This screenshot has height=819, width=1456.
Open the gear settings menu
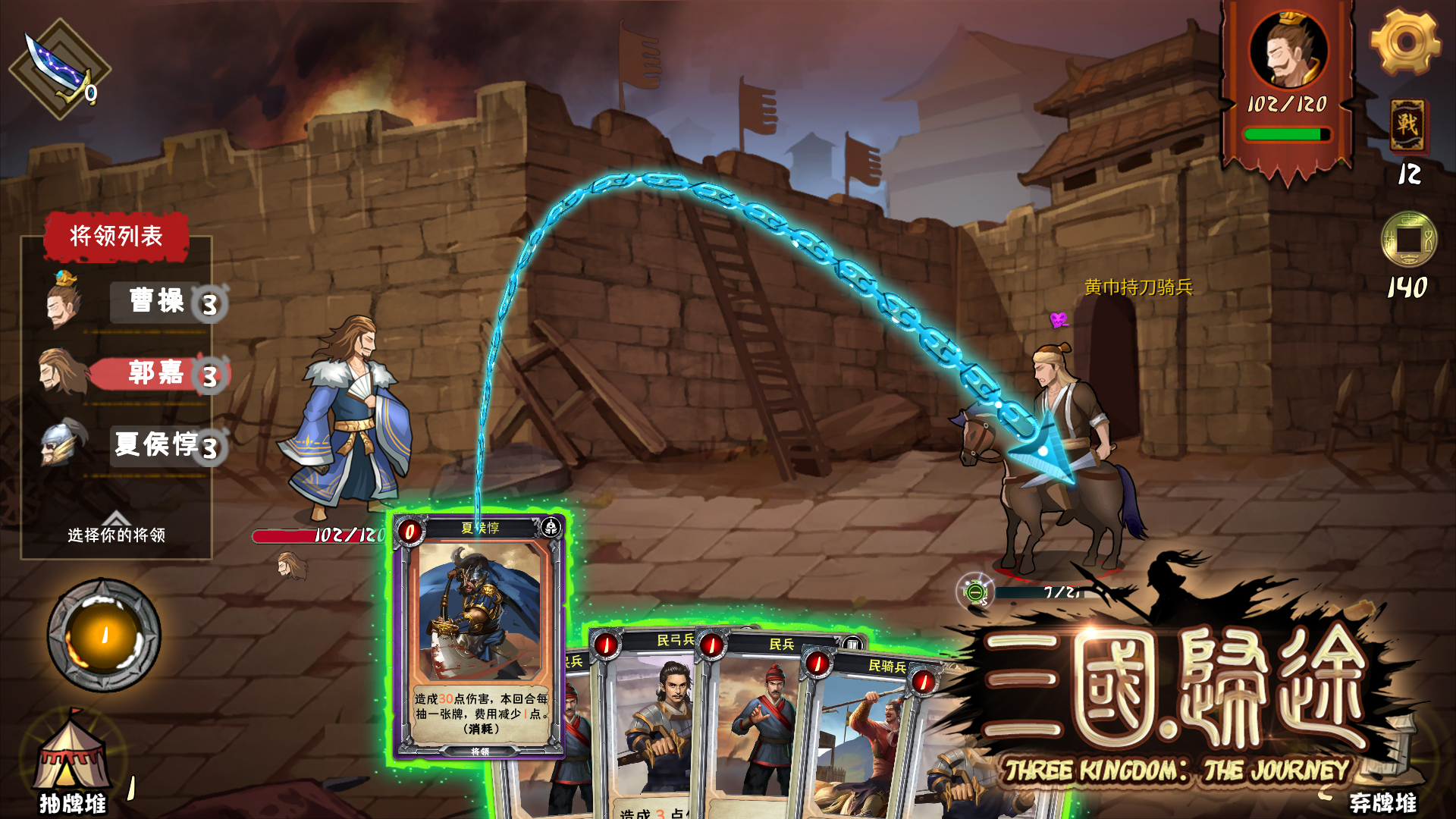tap(1405, 42)
